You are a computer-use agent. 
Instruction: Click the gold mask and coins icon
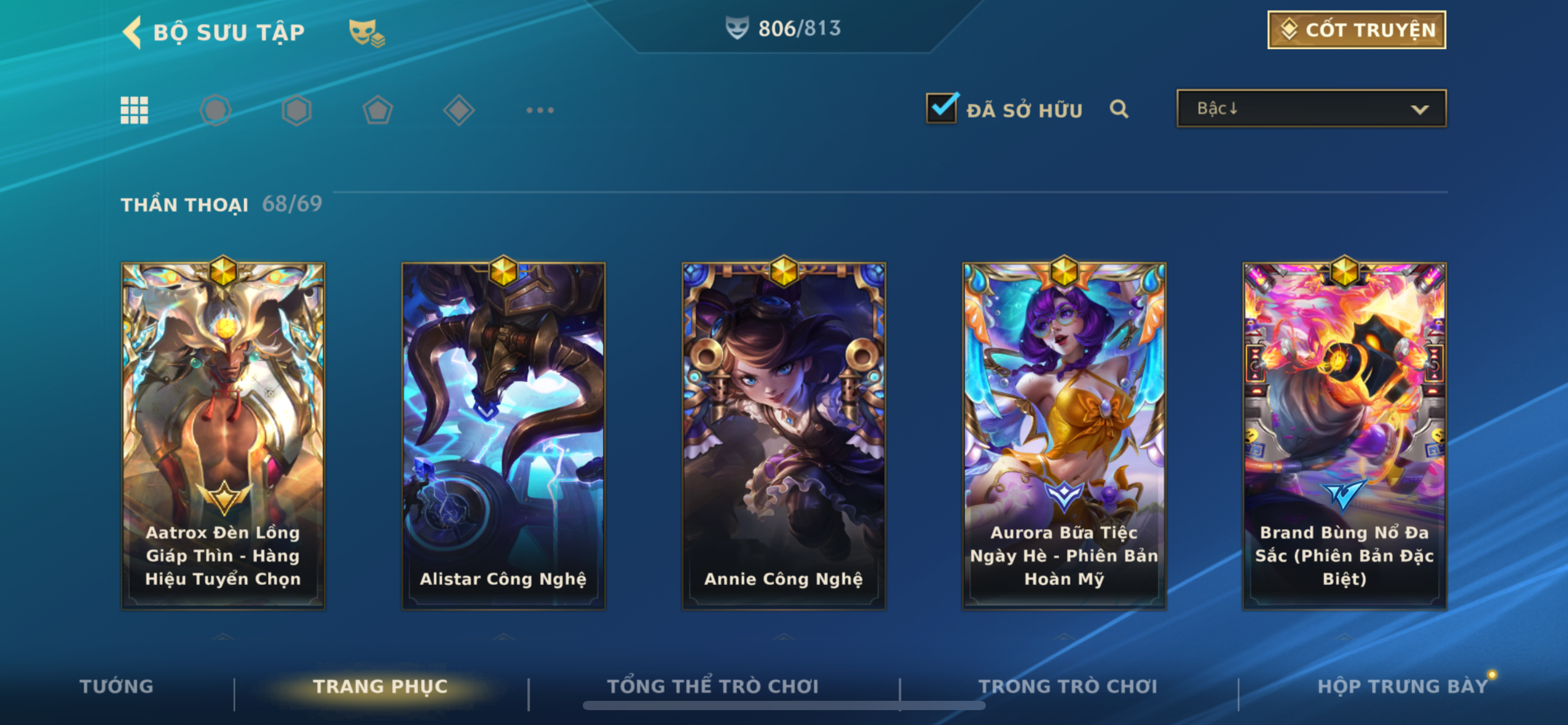366,33
